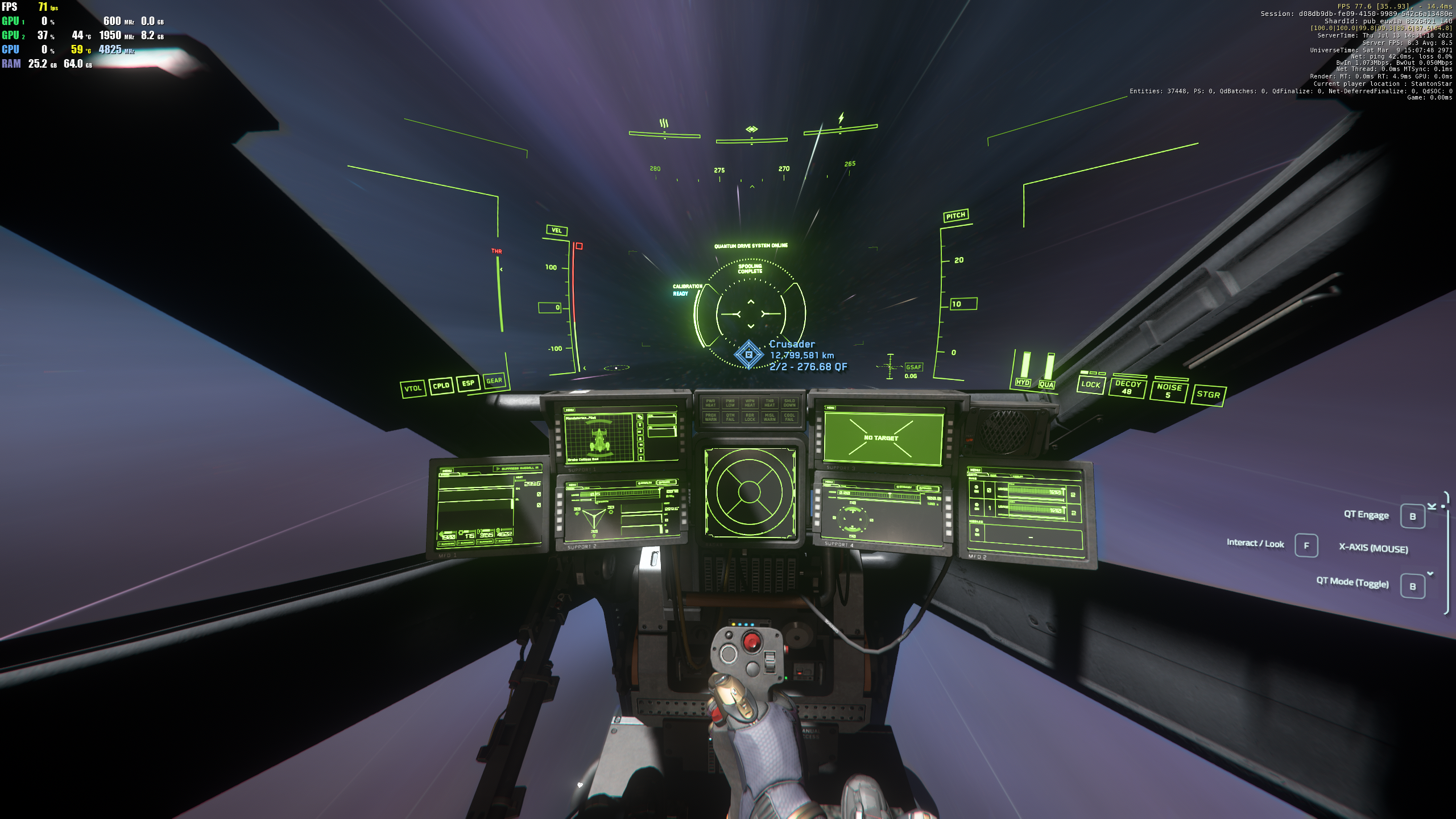This screenshot has width=1456, height=819.
Task: Select the Crusader quantum travel marker
Action: 748,354
